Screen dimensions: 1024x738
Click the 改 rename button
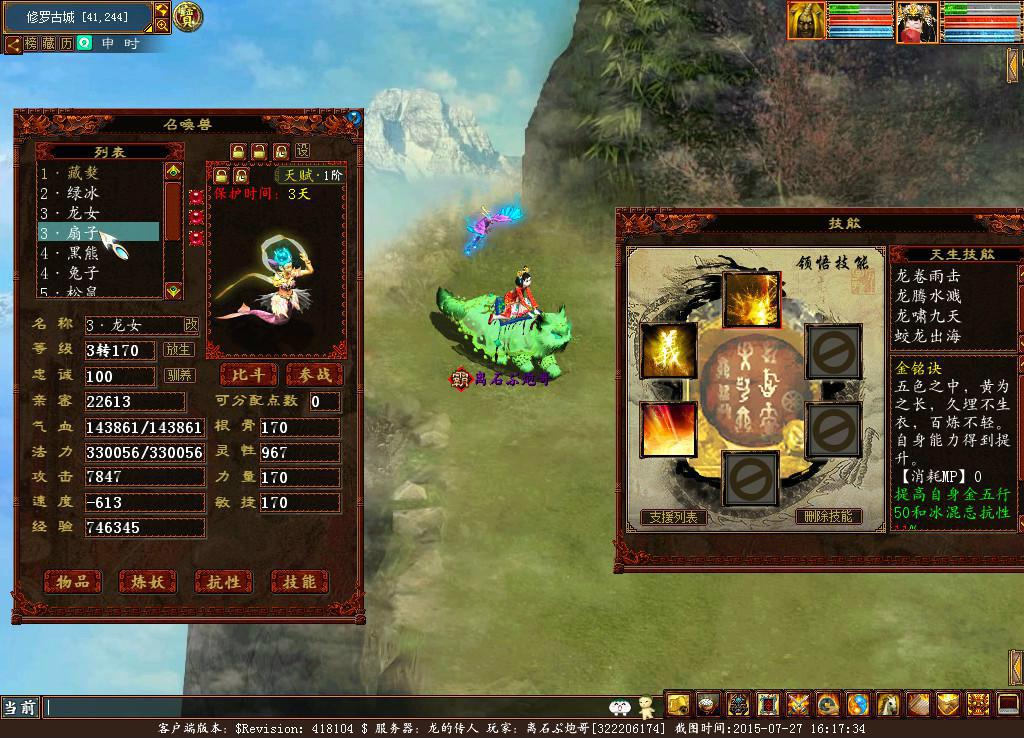[x=191, y=324]
